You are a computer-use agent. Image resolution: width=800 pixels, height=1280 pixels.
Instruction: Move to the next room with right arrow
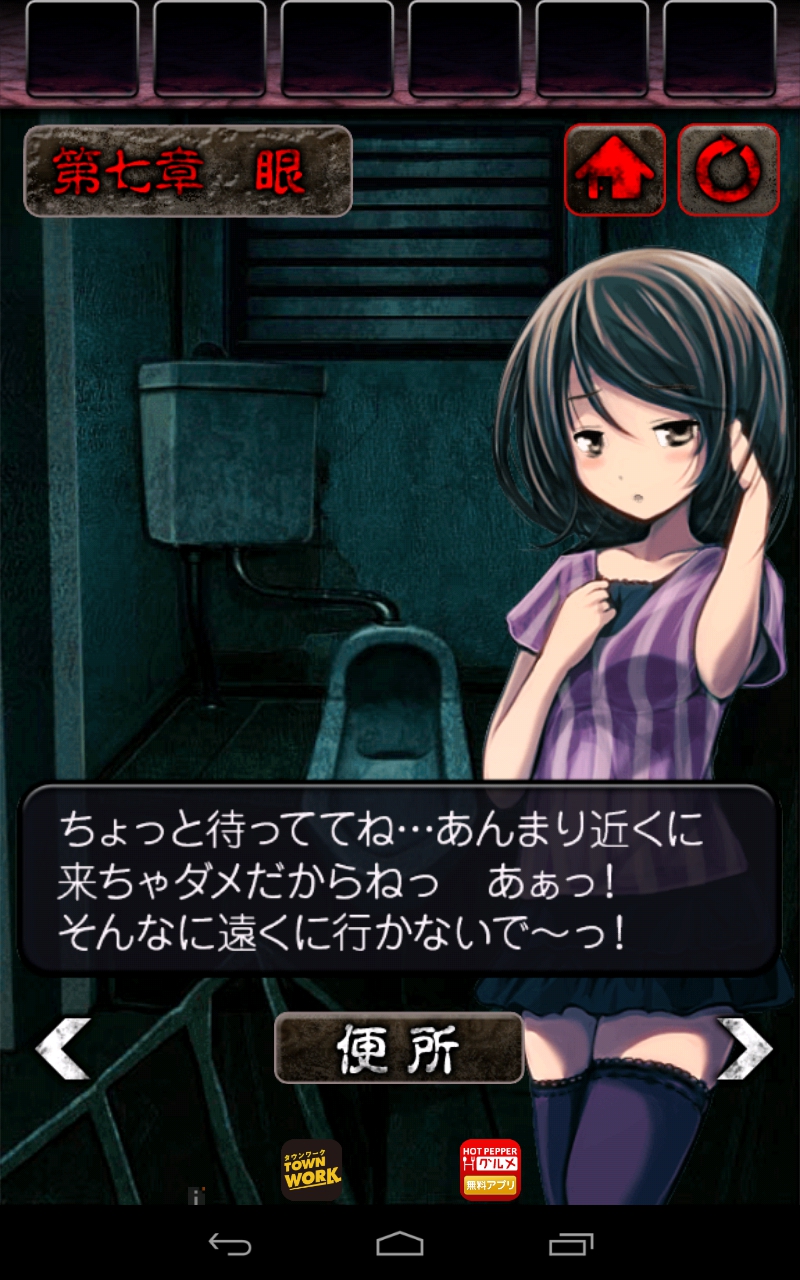click(x=745, y=1048)
